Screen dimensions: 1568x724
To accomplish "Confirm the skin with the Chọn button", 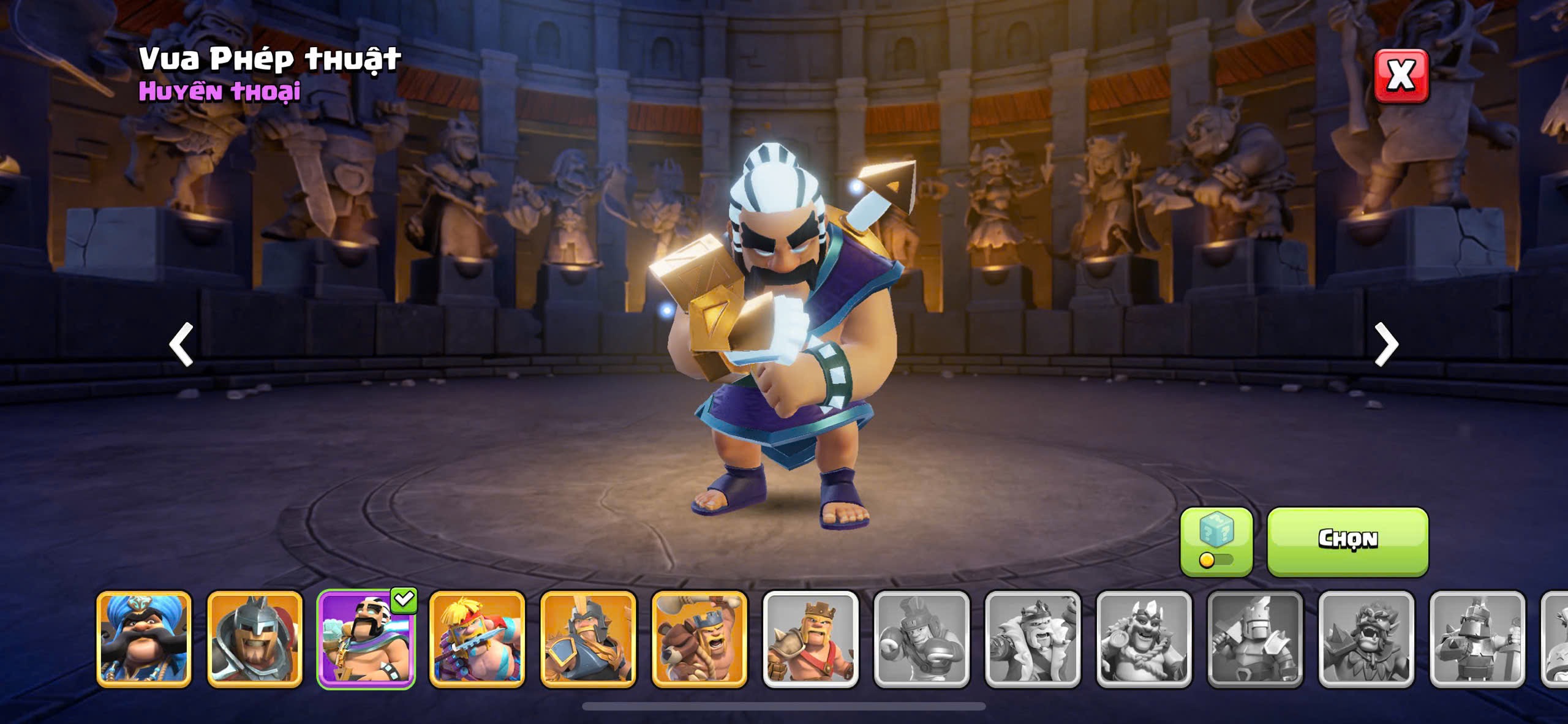I will pos(1347,541).
